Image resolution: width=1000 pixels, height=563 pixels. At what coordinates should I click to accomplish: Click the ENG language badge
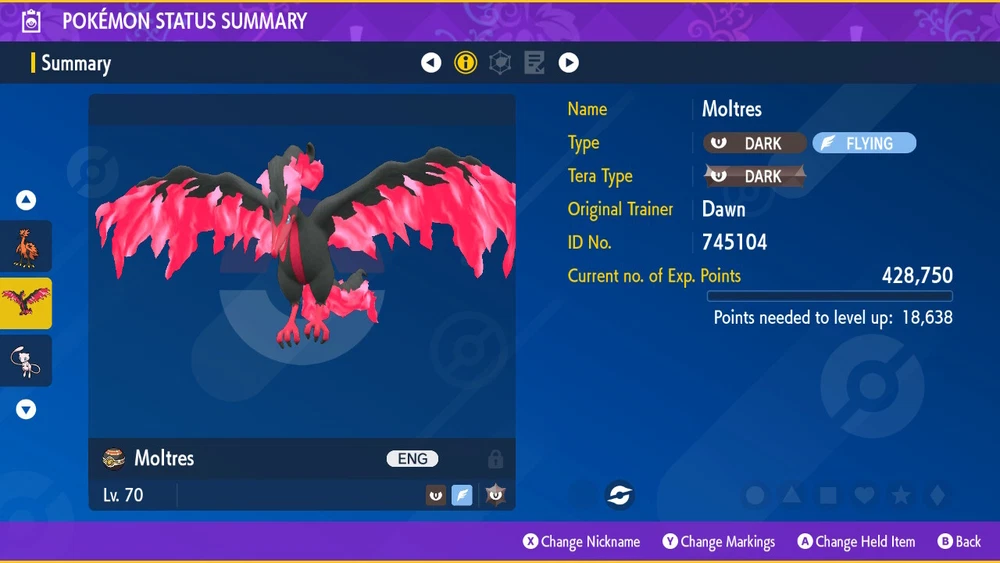413,459
